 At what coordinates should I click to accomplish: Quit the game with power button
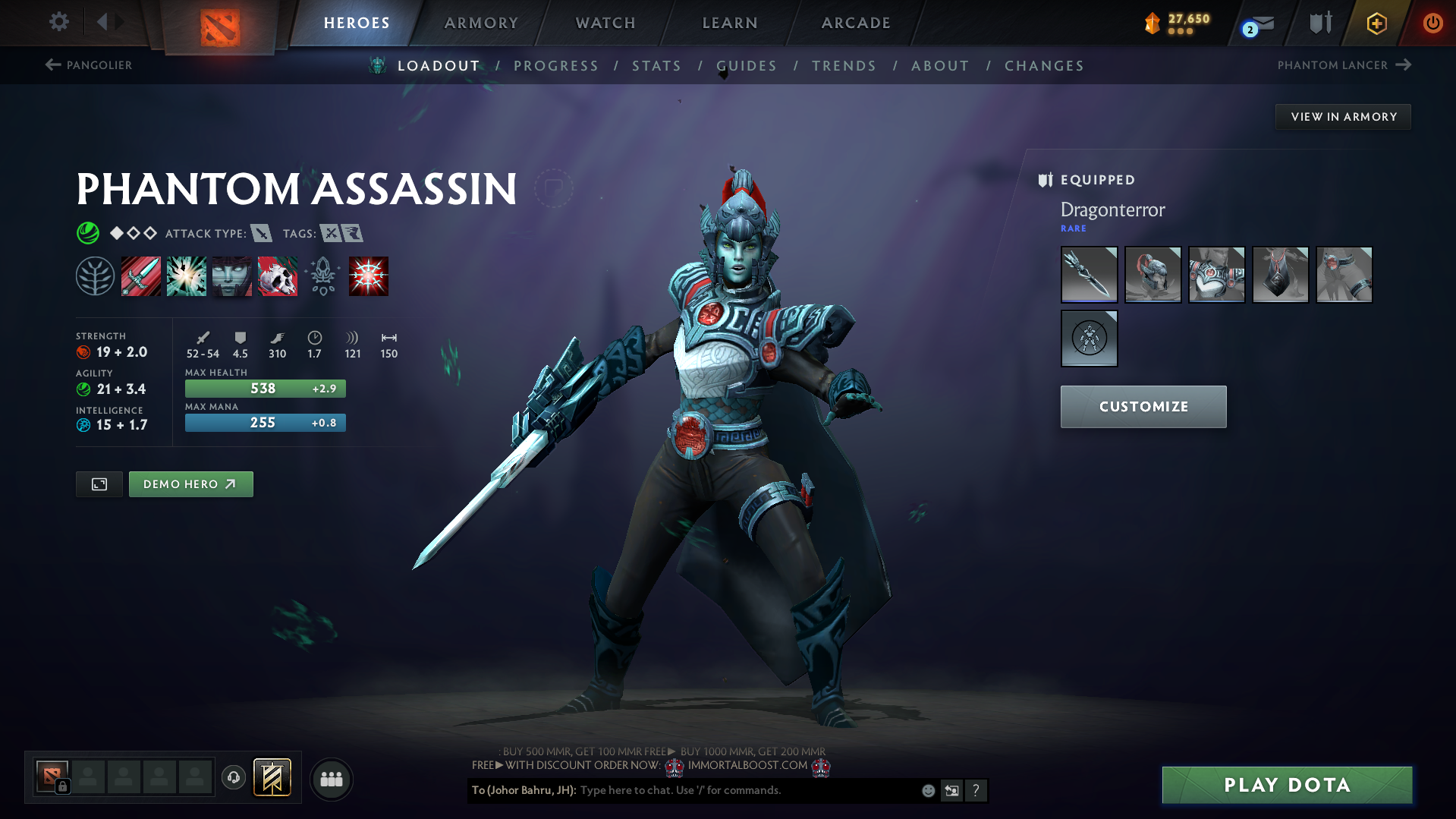[x=1432, y=23]
